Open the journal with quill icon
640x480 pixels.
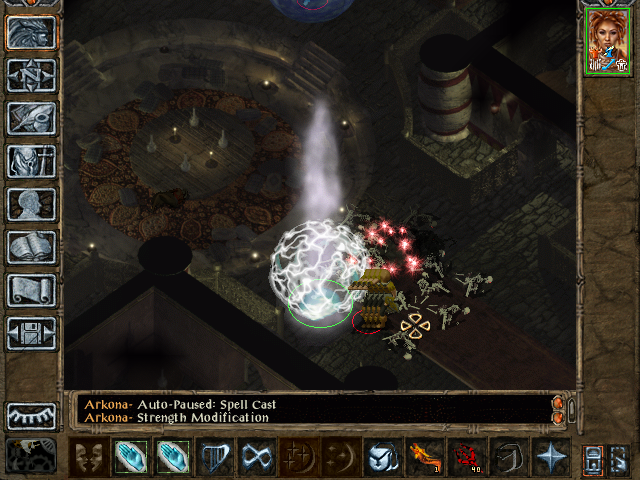(x=31, y=118)
